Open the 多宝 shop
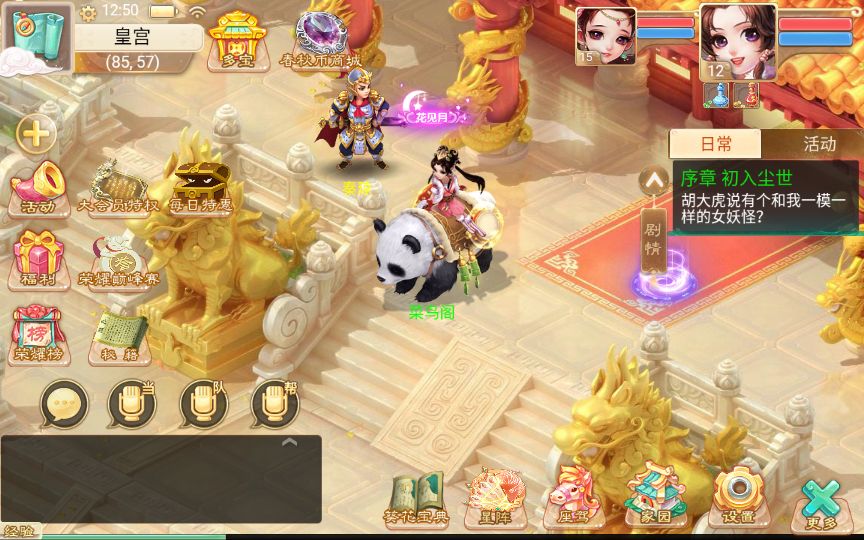864x540 pixels. tap(236, 40)
